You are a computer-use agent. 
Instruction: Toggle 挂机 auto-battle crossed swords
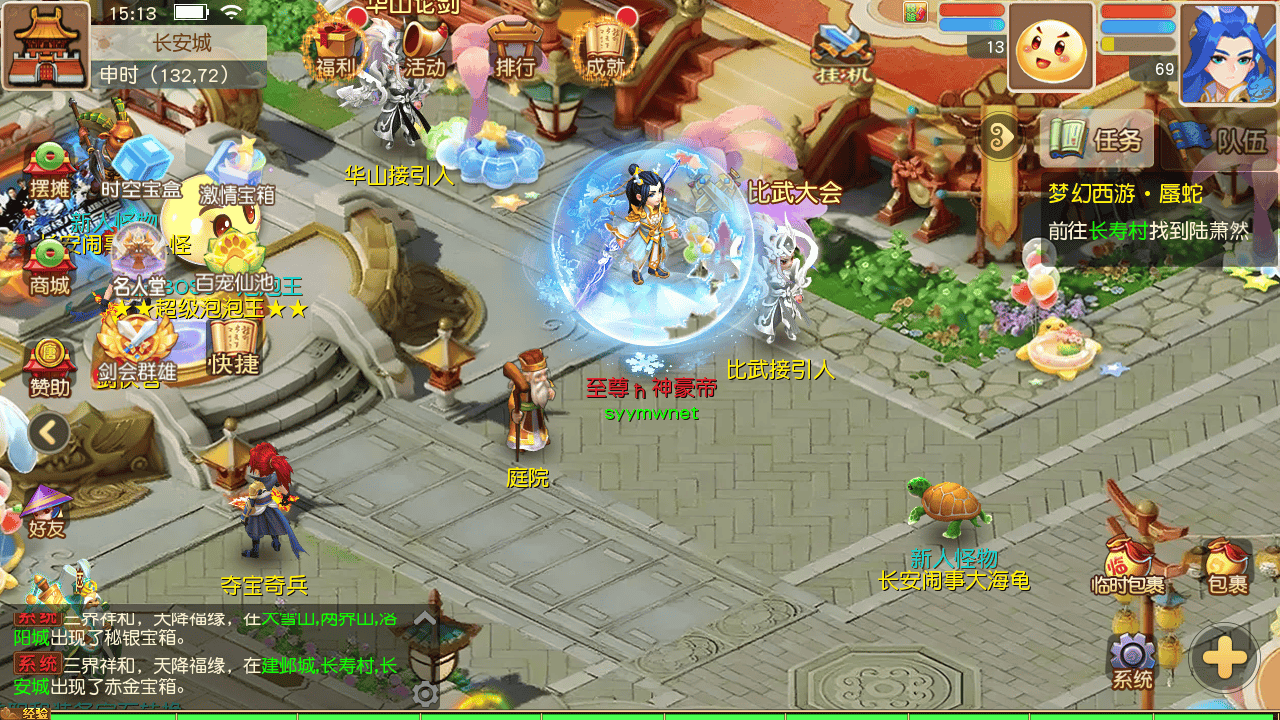[x=842, y=52]
